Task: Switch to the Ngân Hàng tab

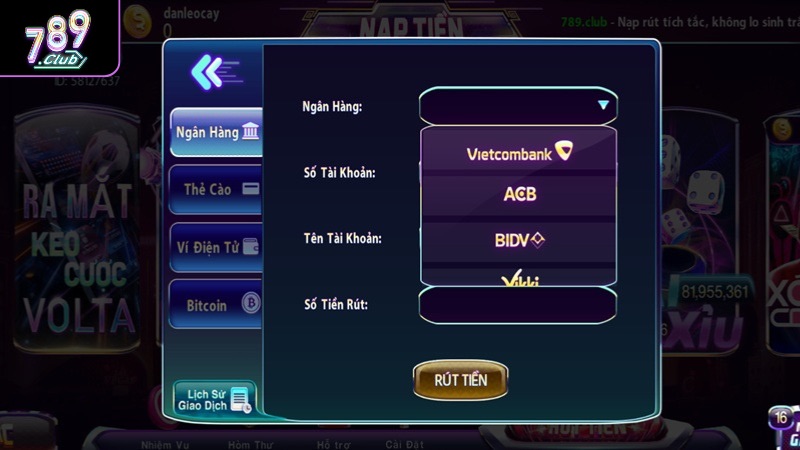Action: tap(216, 132)
